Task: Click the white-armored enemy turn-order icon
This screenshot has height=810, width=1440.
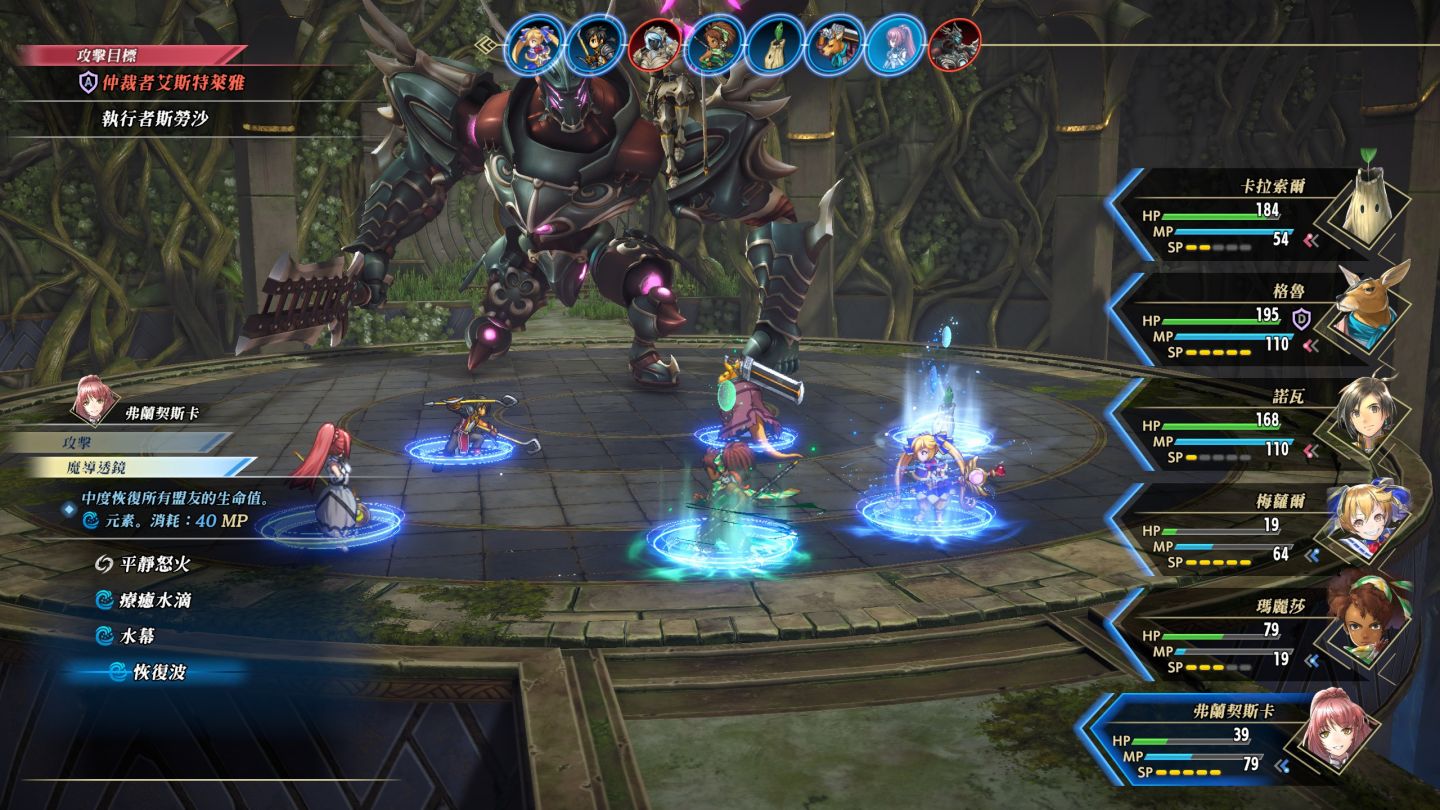Action: [655, 44]
